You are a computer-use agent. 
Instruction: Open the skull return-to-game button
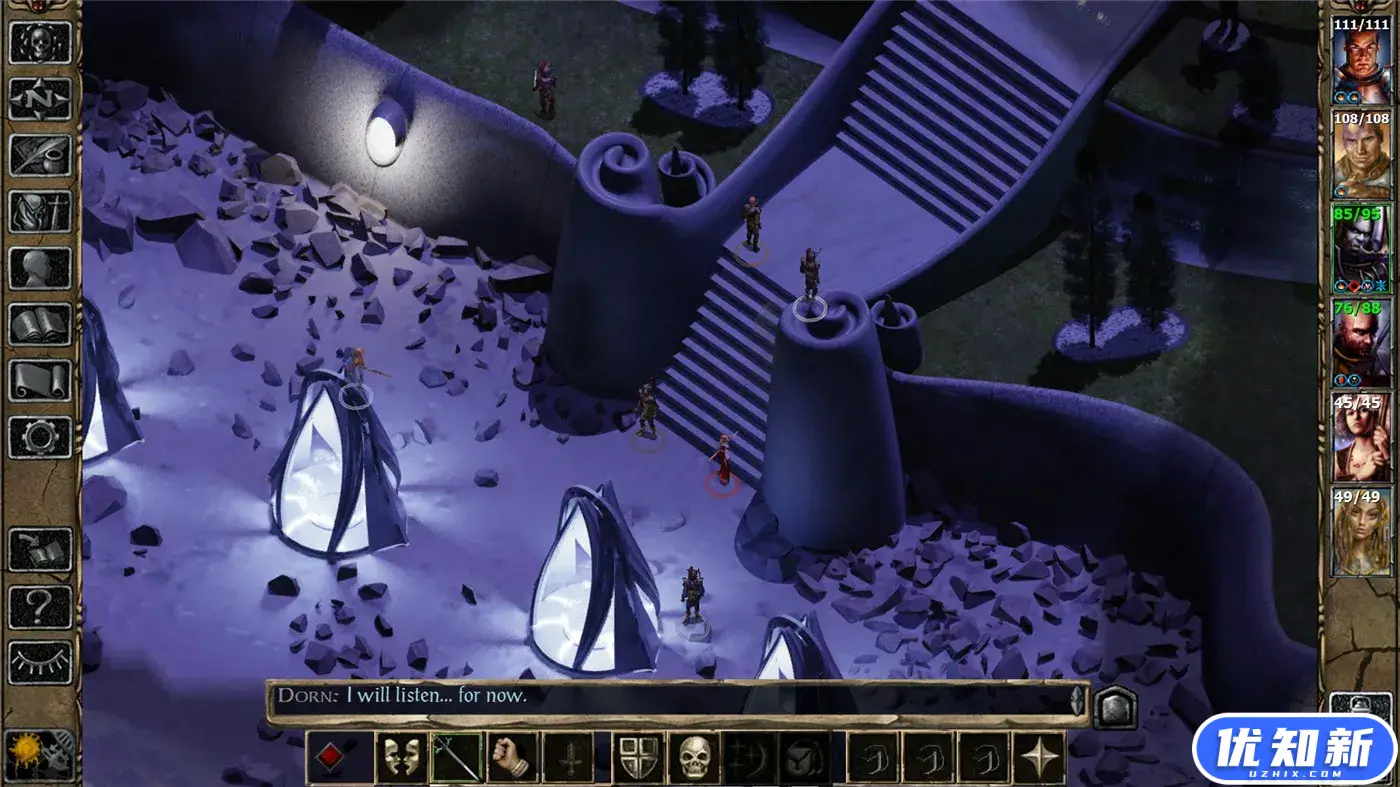coord(40,42)
